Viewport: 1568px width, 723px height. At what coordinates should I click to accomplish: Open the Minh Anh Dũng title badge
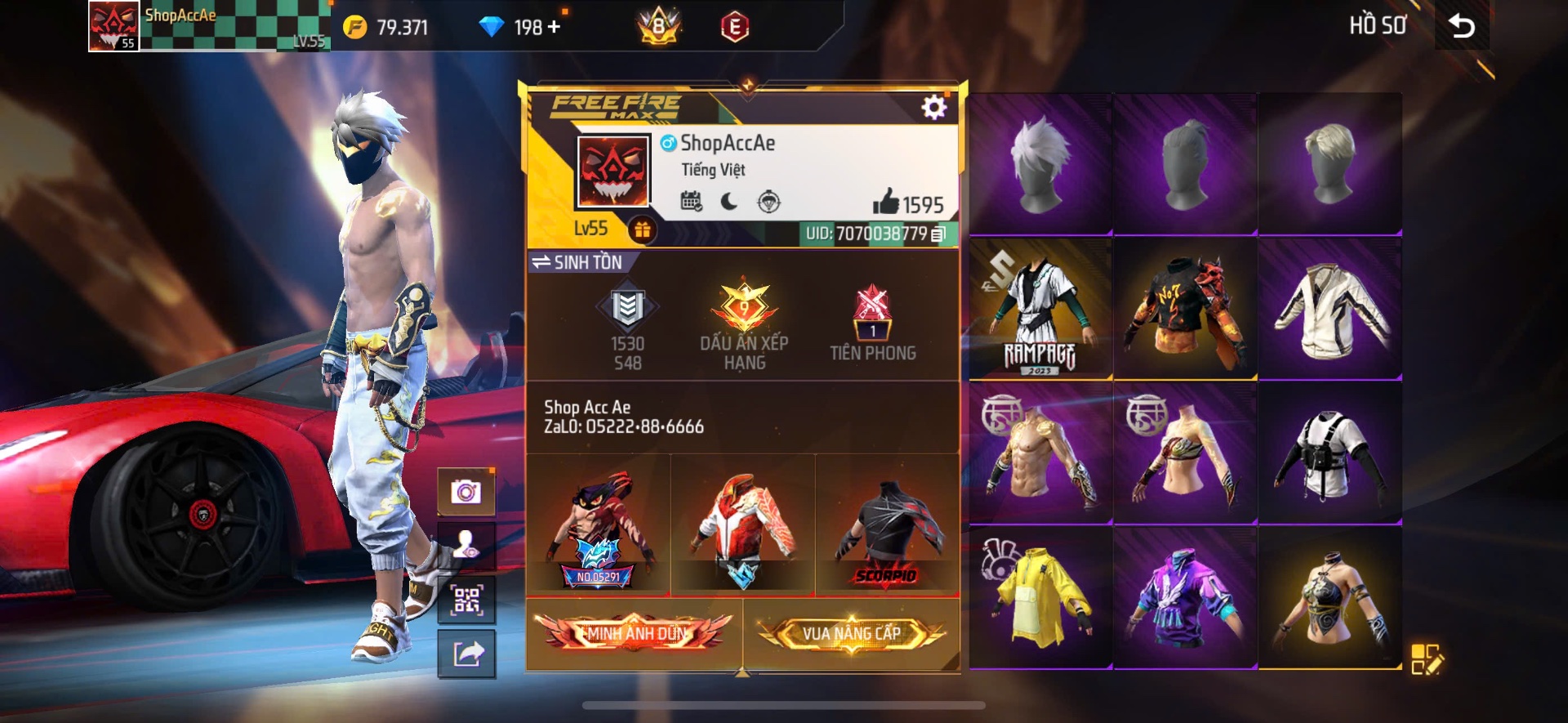(x=635, y=633)
